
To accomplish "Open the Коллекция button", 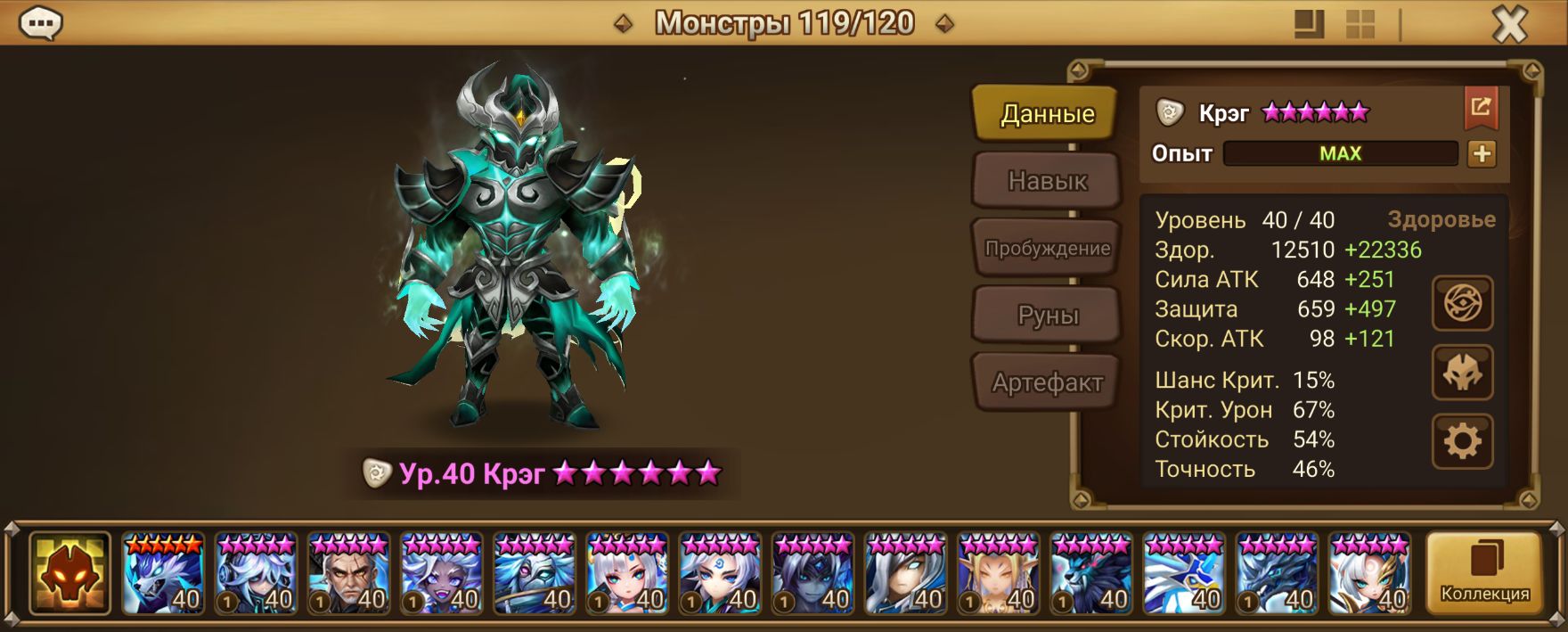I will coord(1484,573).
